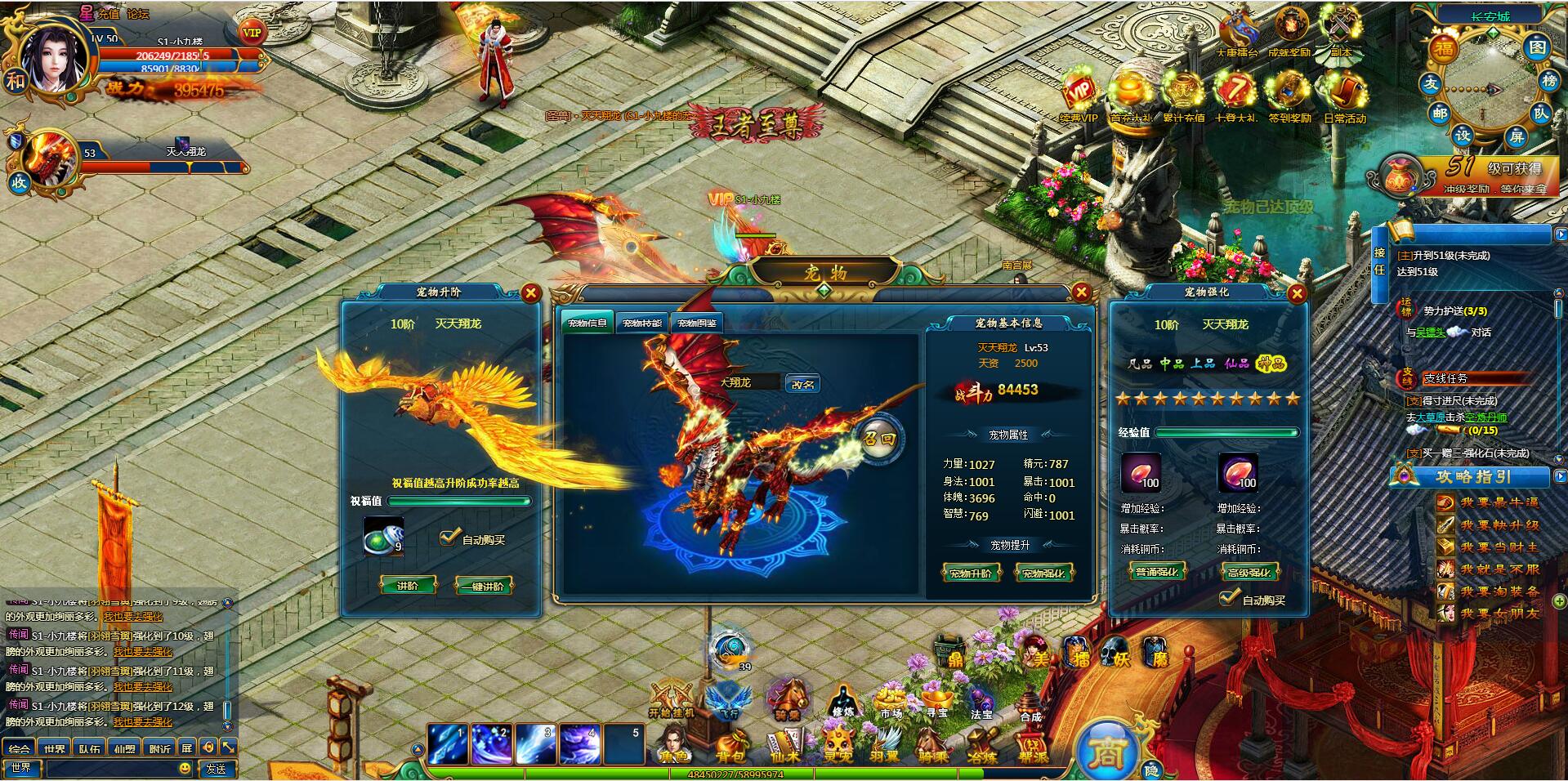Click the 宠物升阶 button in pet info

(x=970, y=573)
